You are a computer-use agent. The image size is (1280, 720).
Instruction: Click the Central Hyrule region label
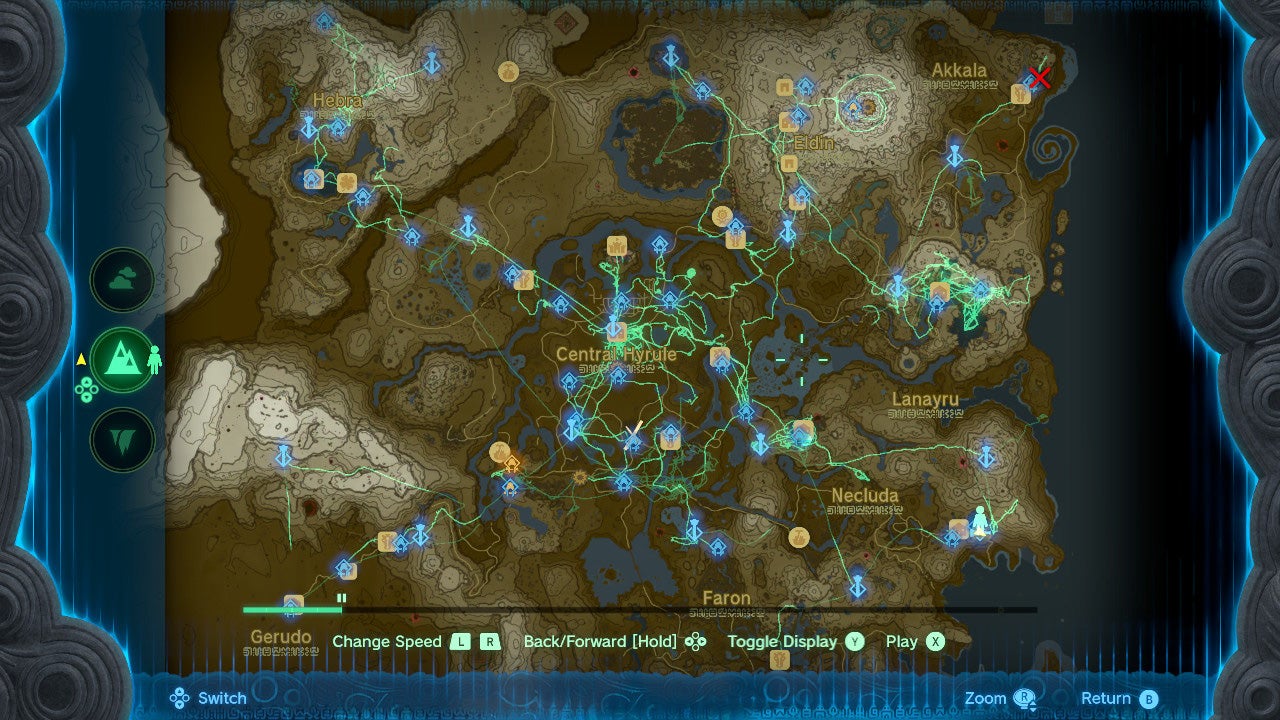[617, 353]
